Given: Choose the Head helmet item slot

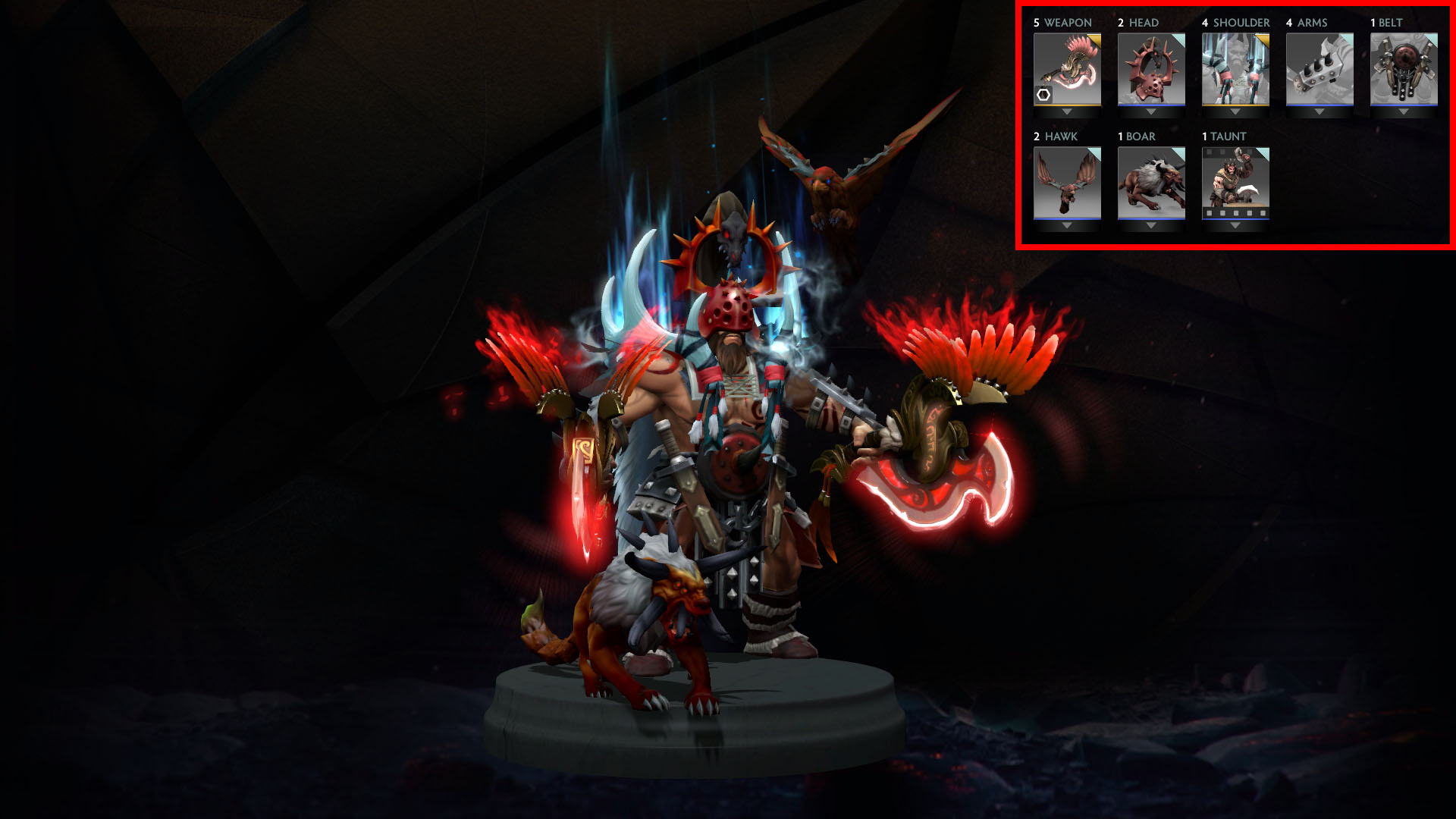Looking at the screenshot, I should click(x=1151, y=68).
